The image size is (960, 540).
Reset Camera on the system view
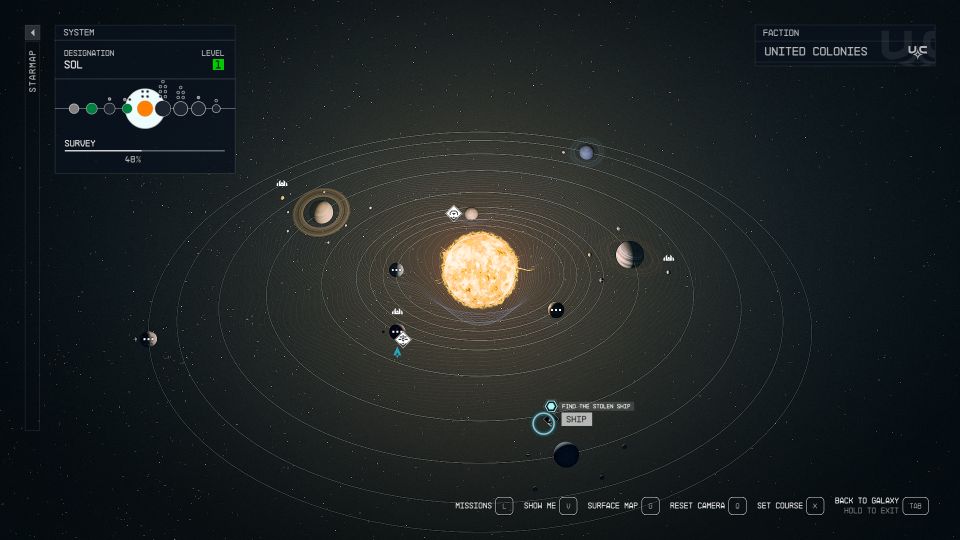[737, 506]
